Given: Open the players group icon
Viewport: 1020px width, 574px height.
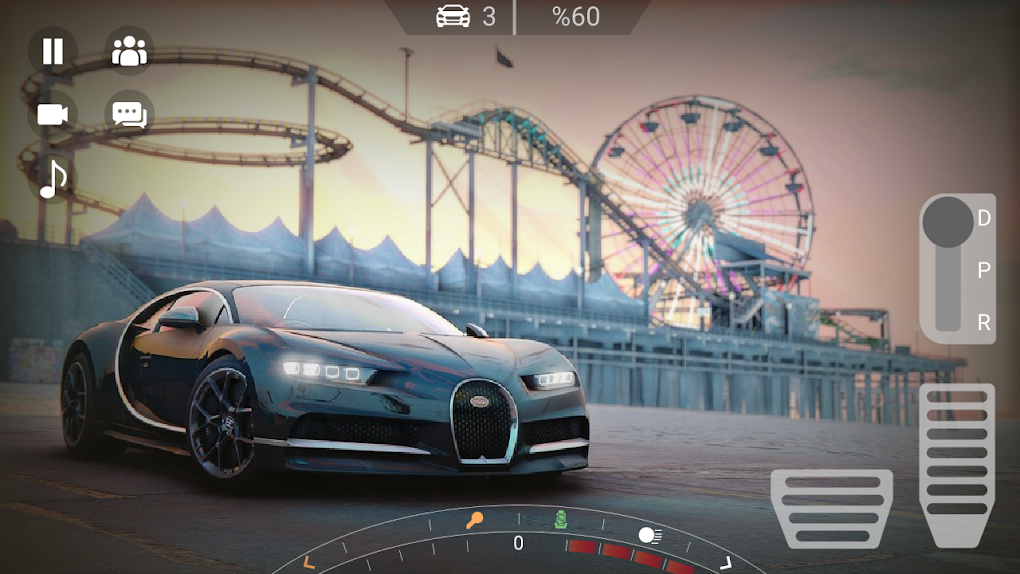Looking at the screenshot, I should click(x=129, y=51).
